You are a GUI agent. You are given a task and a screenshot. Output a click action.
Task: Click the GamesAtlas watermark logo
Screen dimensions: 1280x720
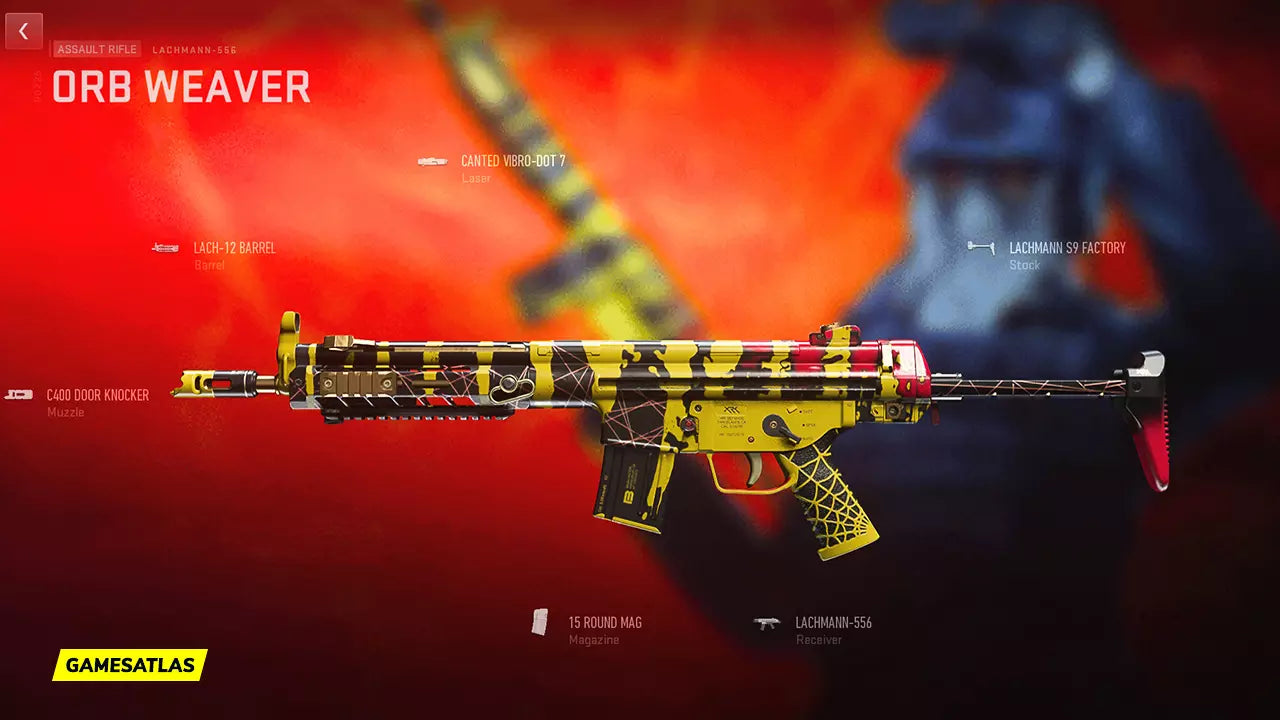point(130,665)
